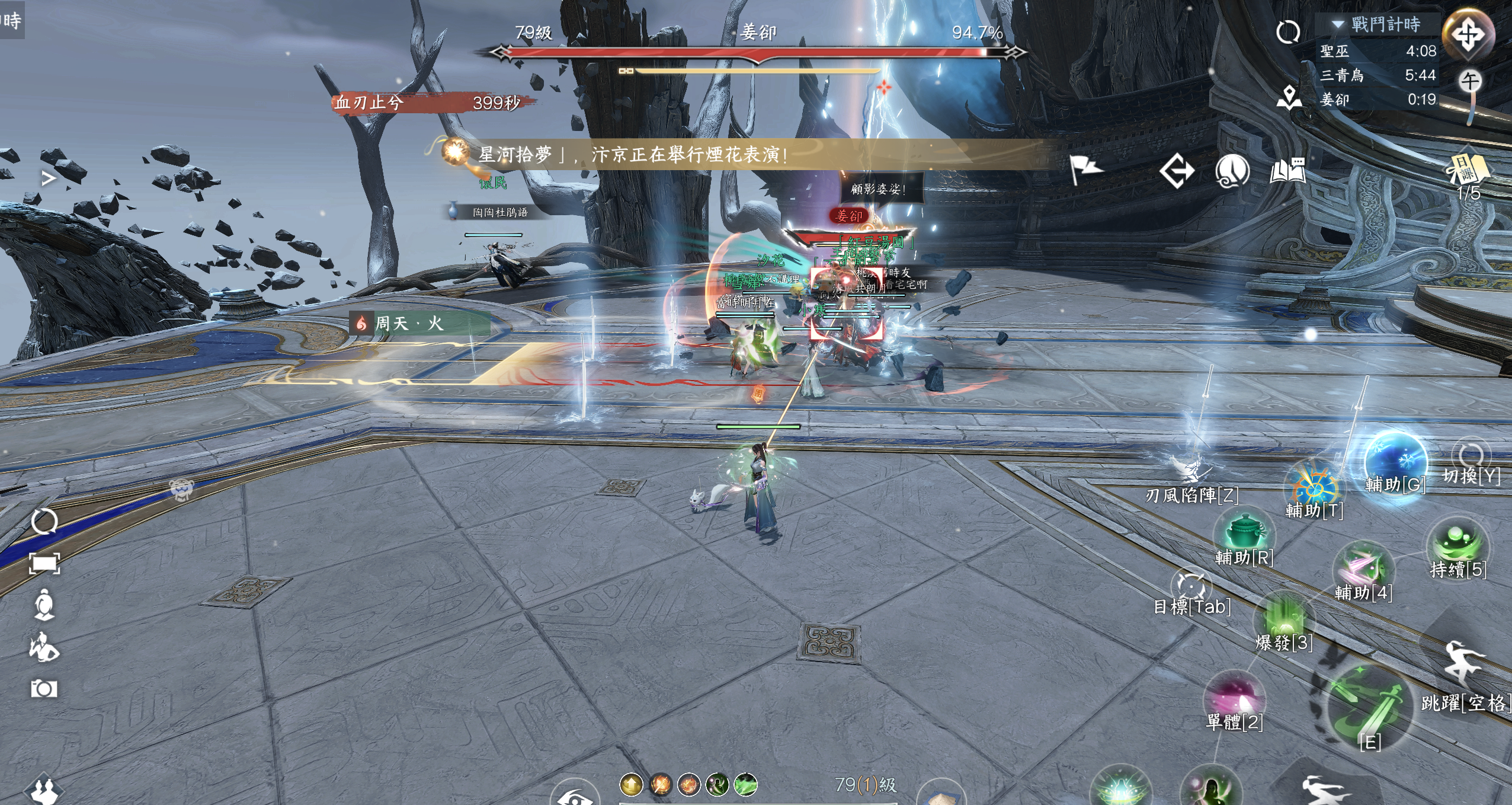Select next target with 目標 [Tab] button
This screenshot has width=1512, height=805.
1191,587
